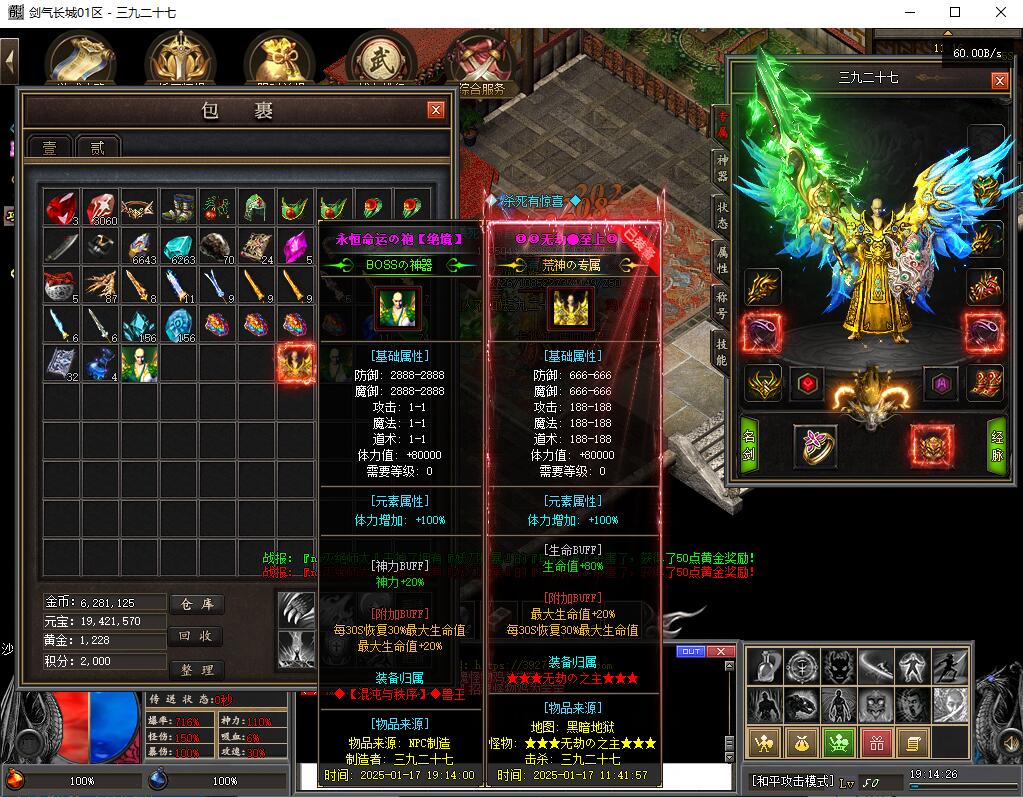
Task: Maximize the game window
Action: [955, 12]
